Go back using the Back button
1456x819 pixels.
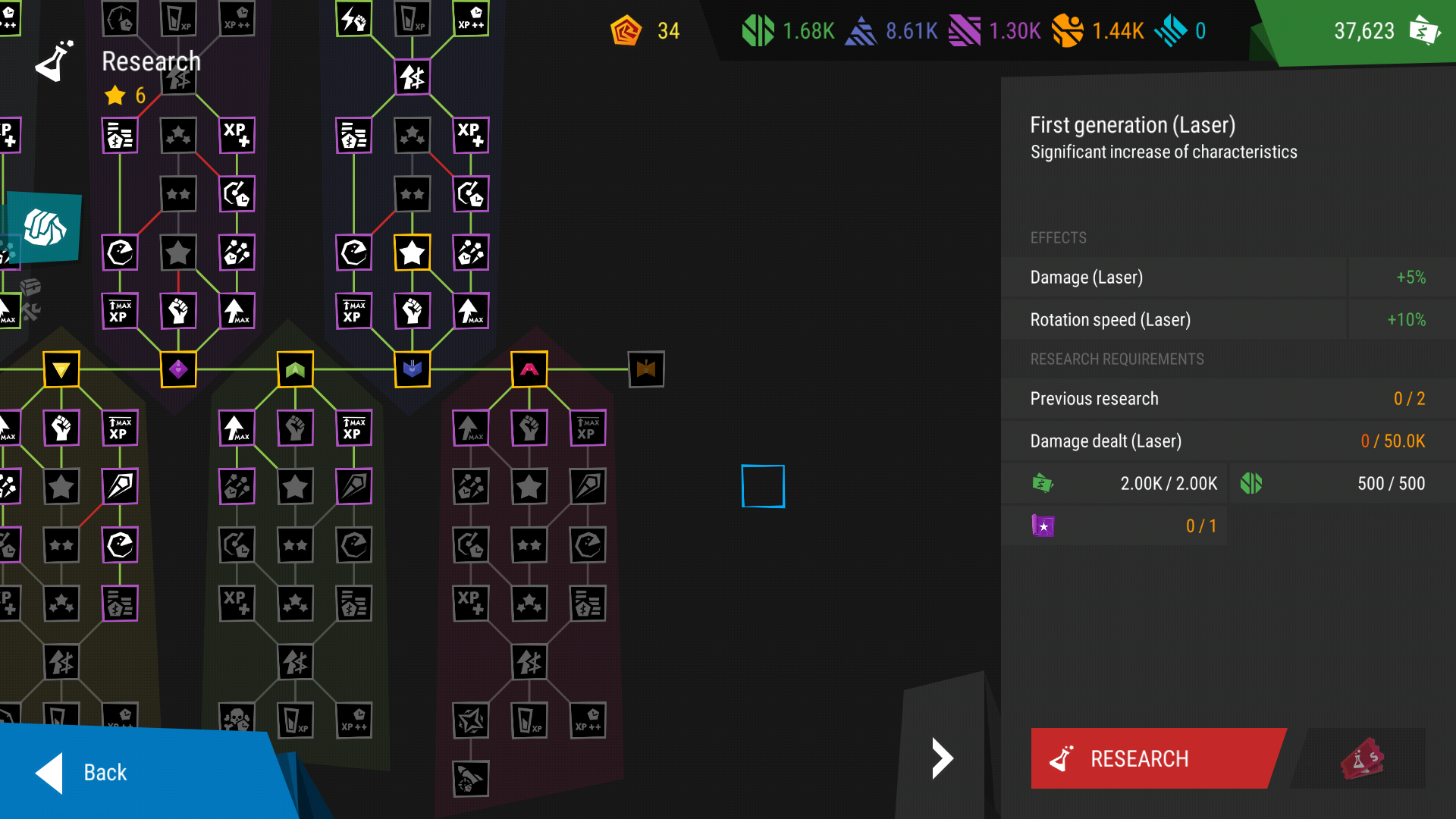click(x=106, y=772)
